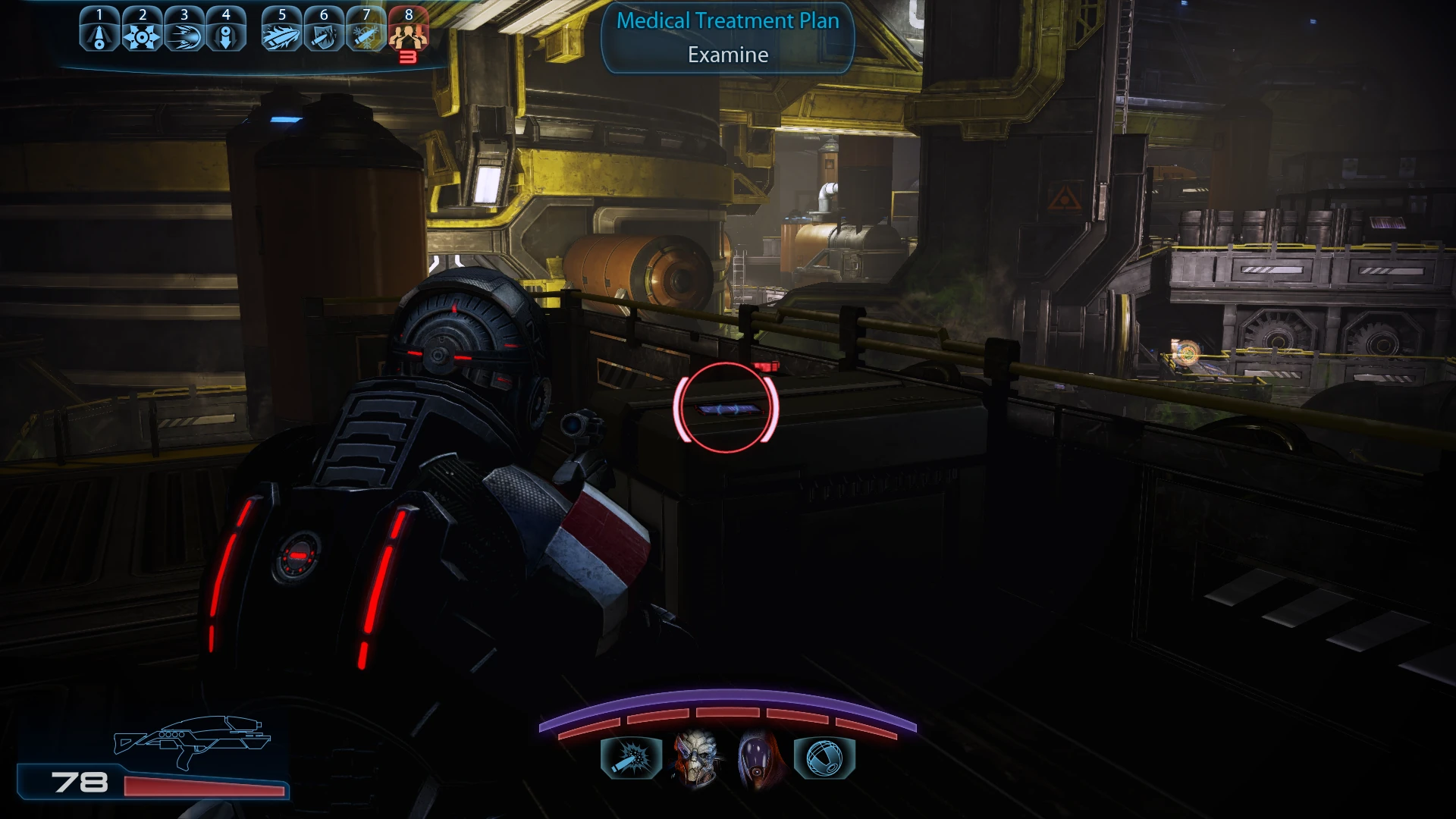This screenshot has width=1456, height=819.
Task: Use the radial burst power in slot 2
Action: [142, 35]
